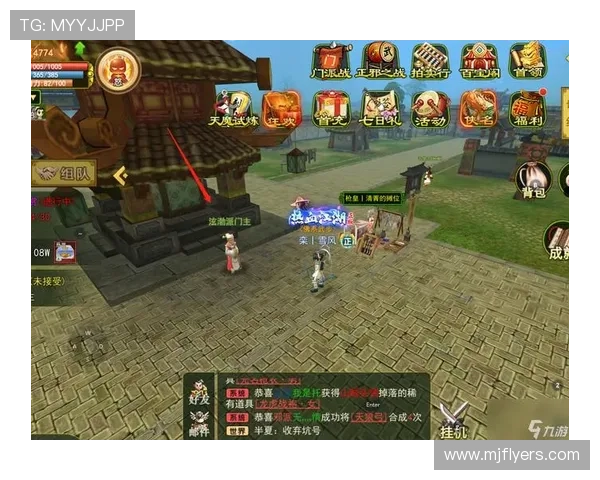Screen dimensions: 600x480
Task: Open the 首充 first recharge gift
Action: coord(331,108)
